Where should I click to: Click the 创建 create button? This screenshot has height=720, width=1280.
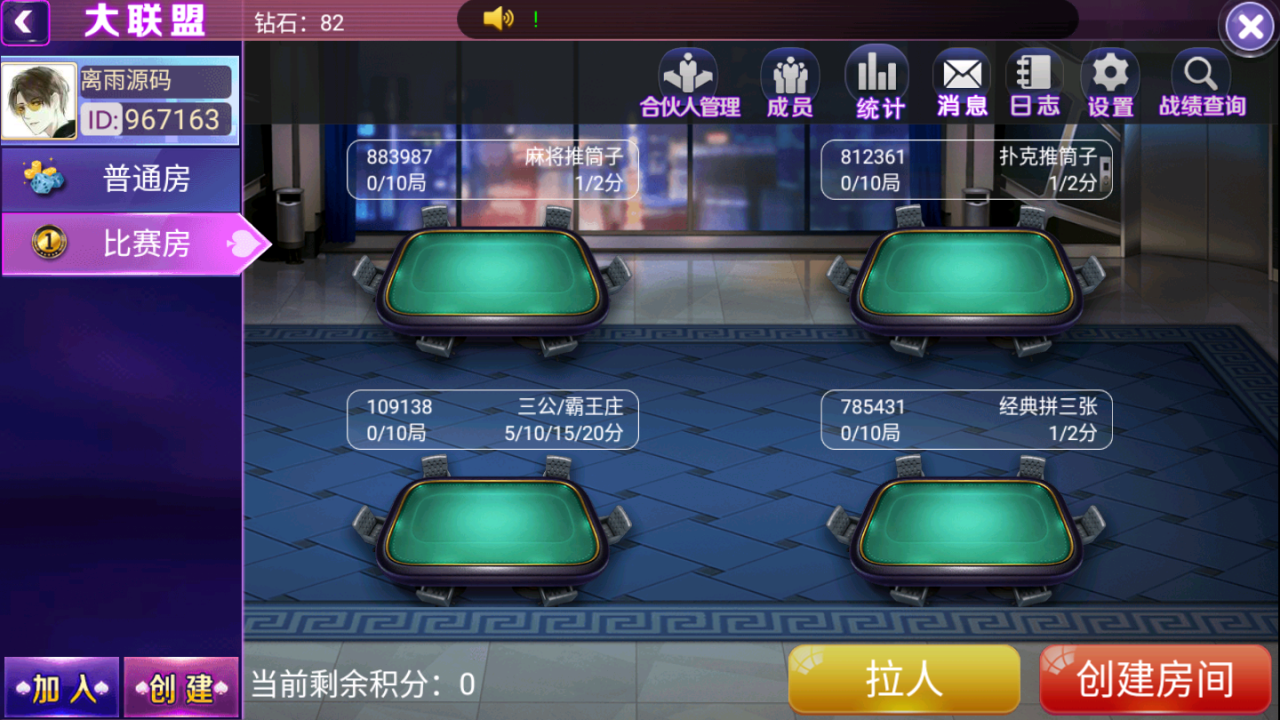click(181, 686)
